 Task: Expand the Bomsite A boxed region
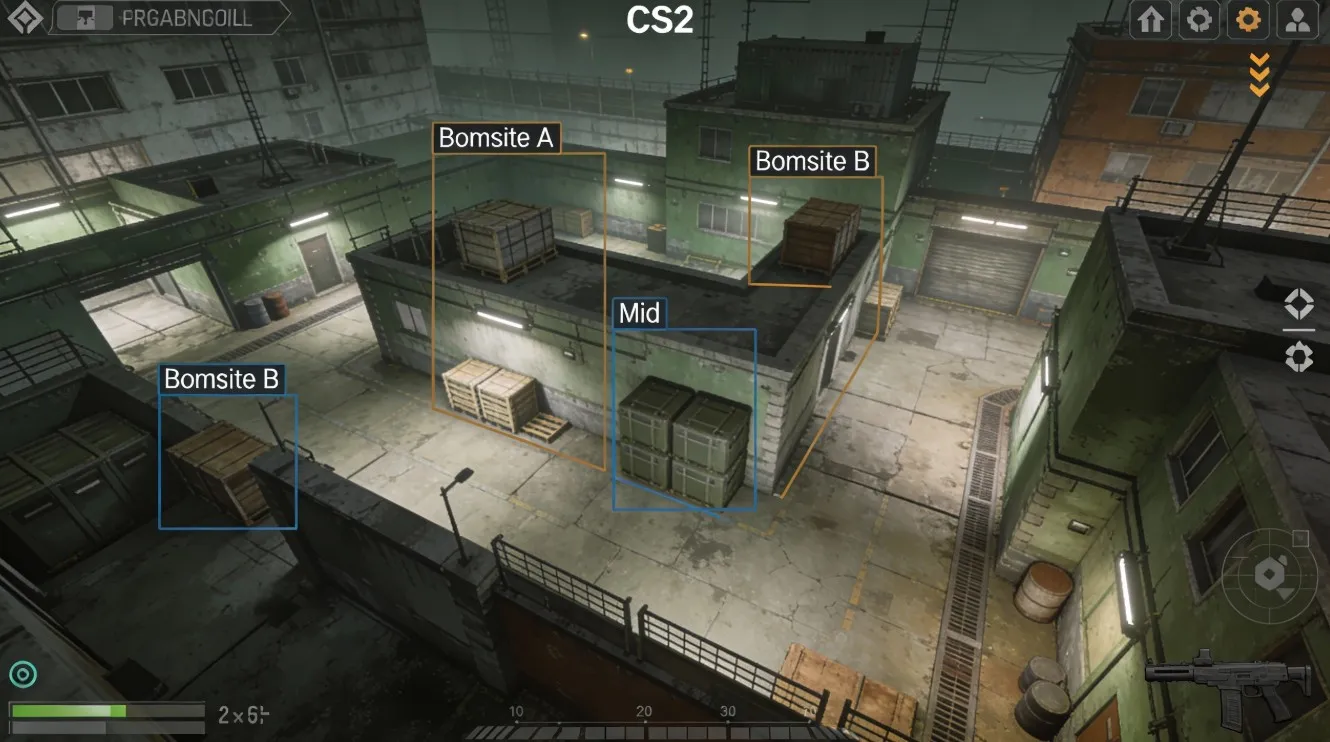[497, 139]
